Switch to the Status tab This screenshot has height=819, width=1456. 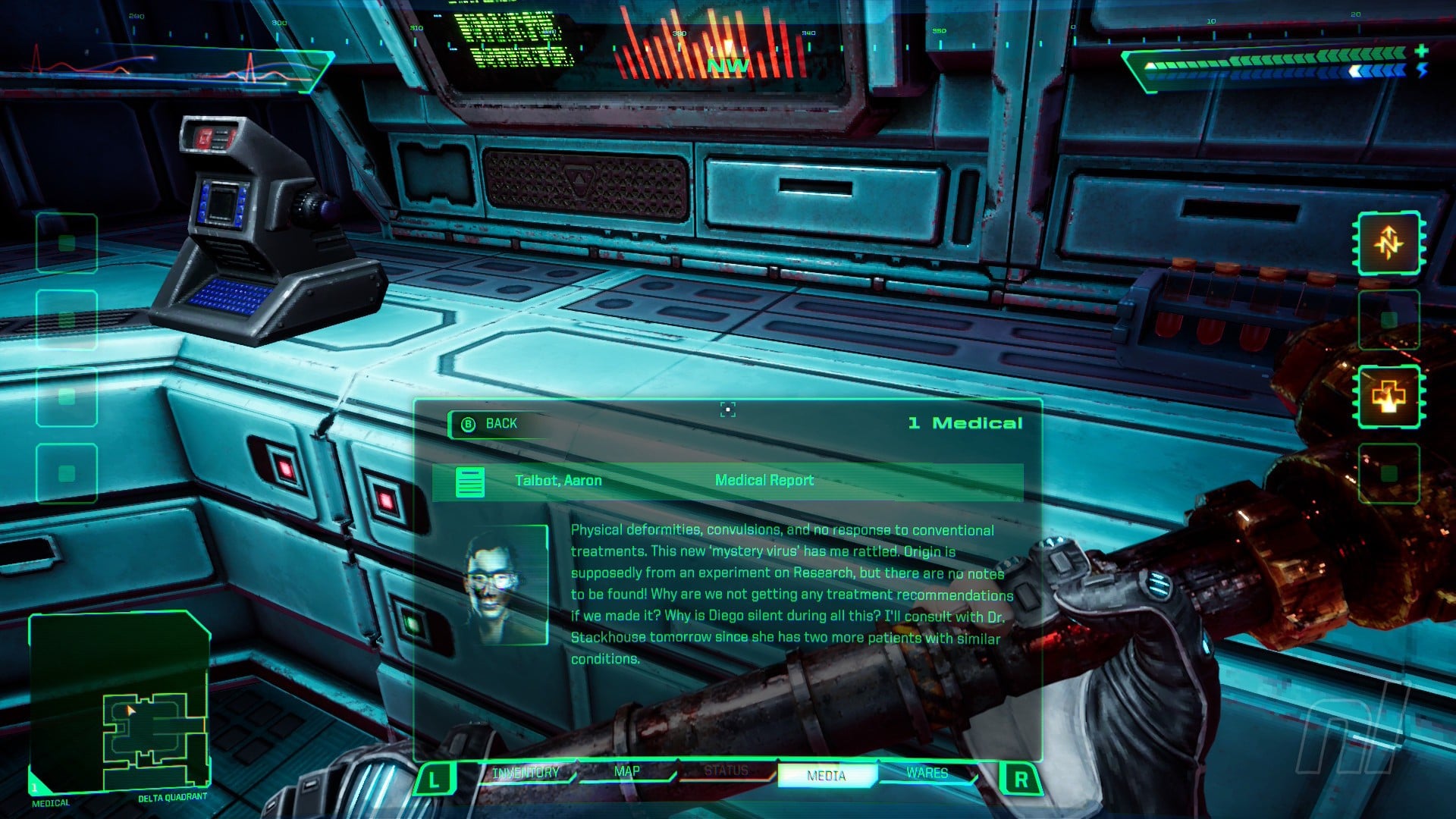click(726, 771)
